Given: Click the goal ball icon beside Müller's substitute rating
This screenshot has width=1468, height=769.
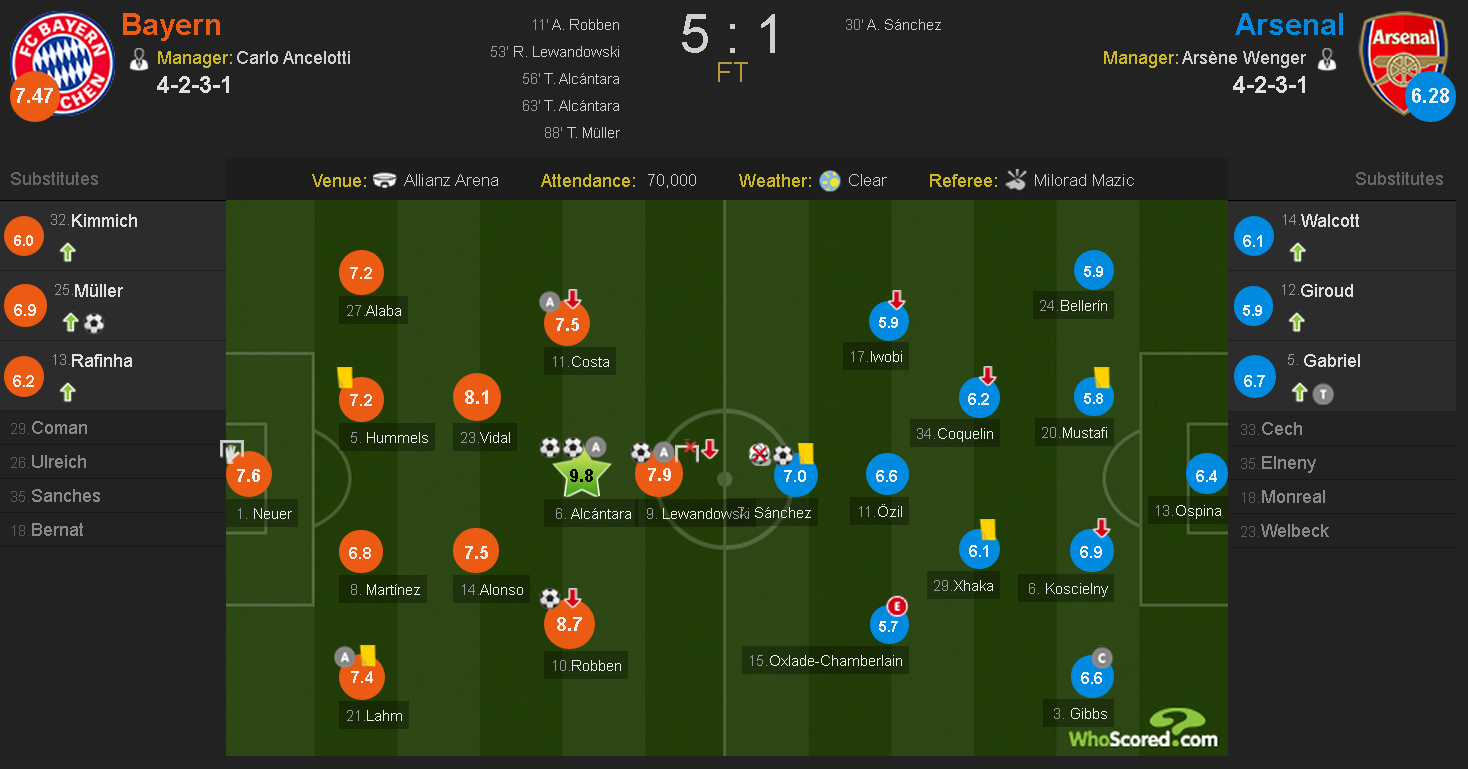Looking at the screenshot, I should [x=94, y=323].
